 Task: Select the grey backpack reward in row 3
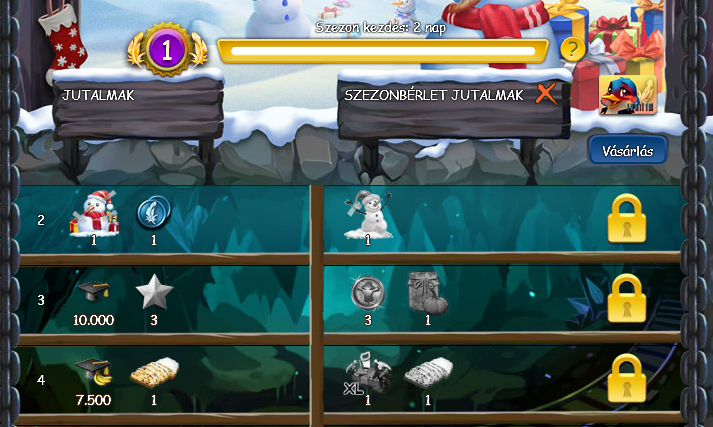(x=427, y=293)
